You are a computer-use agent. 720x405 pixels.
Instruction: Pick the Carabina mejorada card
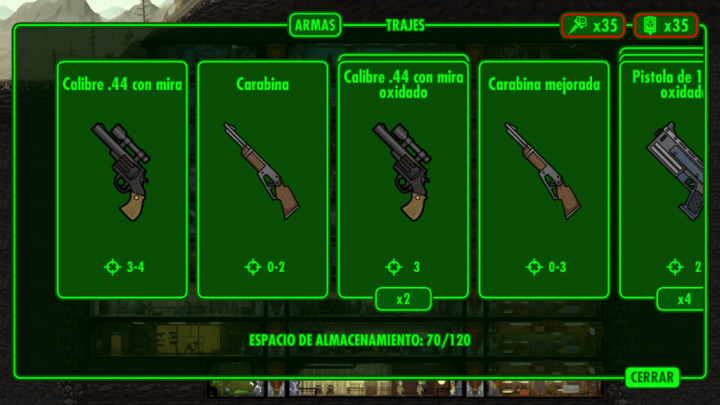click(x=544, y=179)
